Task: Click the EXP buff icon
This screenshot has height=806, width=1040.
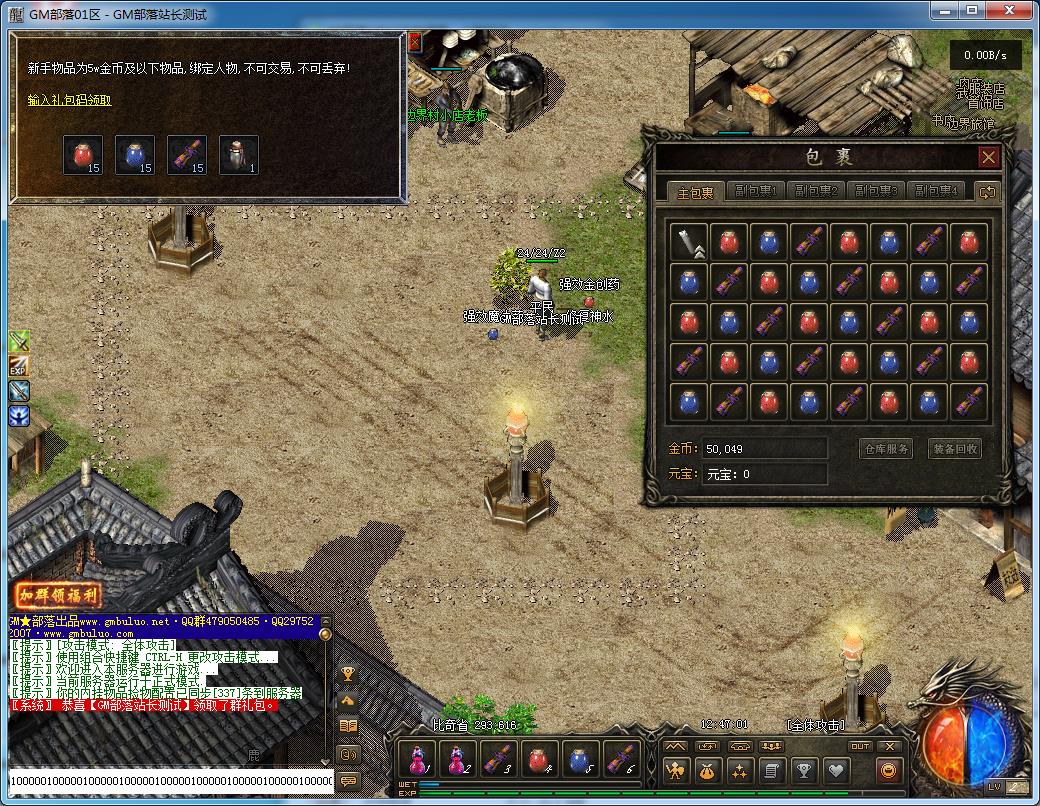Action: pos(19,366)
